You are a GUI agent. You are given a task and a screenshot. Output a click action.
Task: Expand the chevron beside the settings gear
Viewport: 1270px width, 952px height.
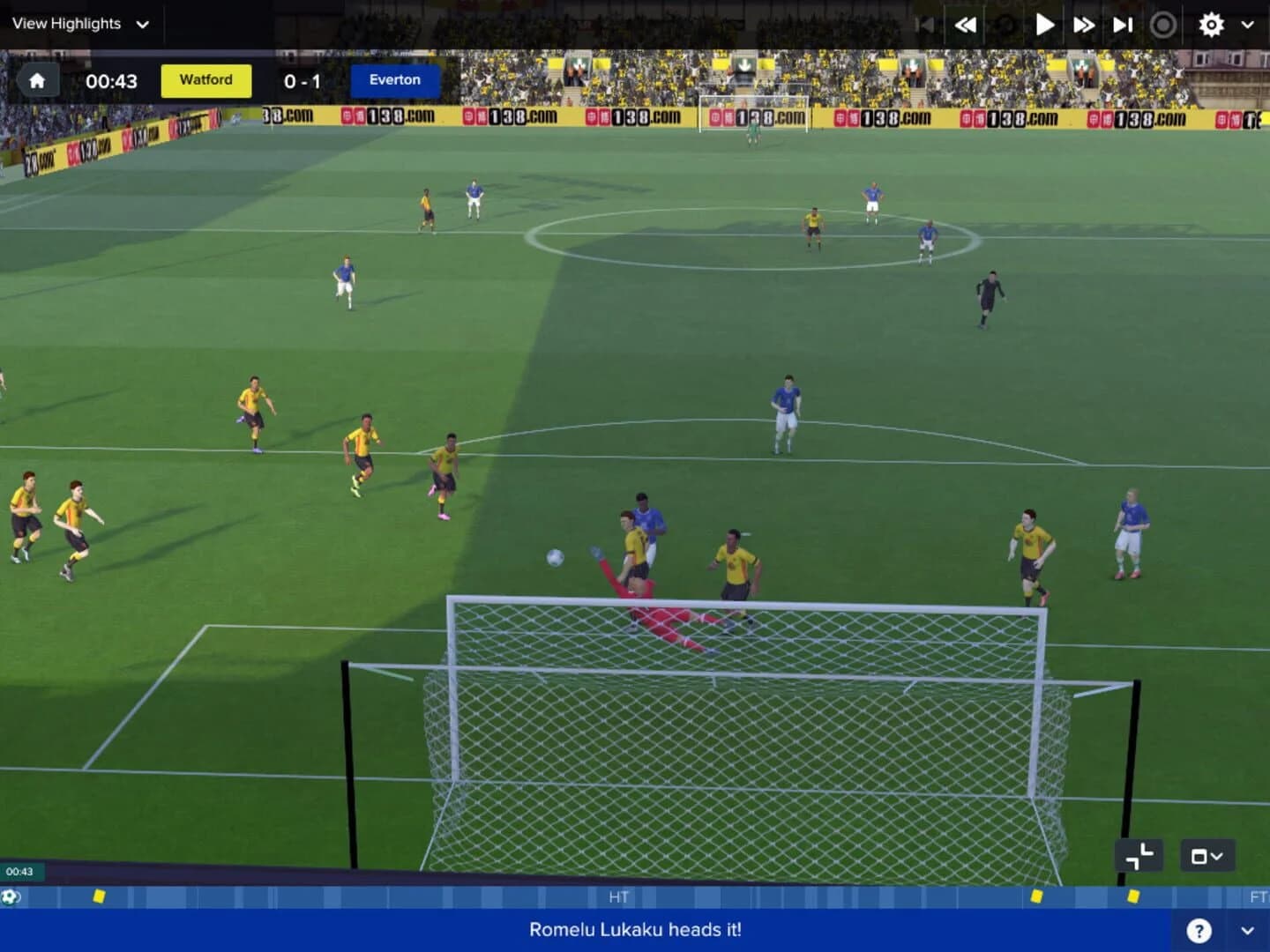pyautogui.click(x=1246, y=25)
